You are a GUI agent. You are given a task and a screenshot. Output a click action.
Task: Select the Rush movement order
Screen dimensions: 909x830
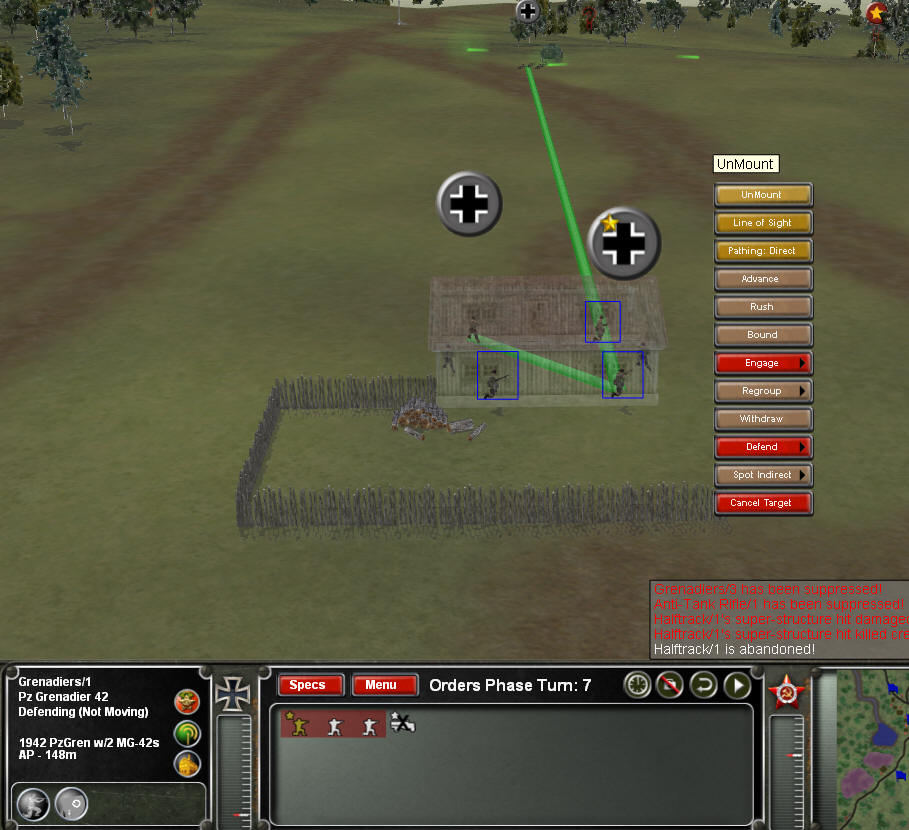tap(762, 307)
